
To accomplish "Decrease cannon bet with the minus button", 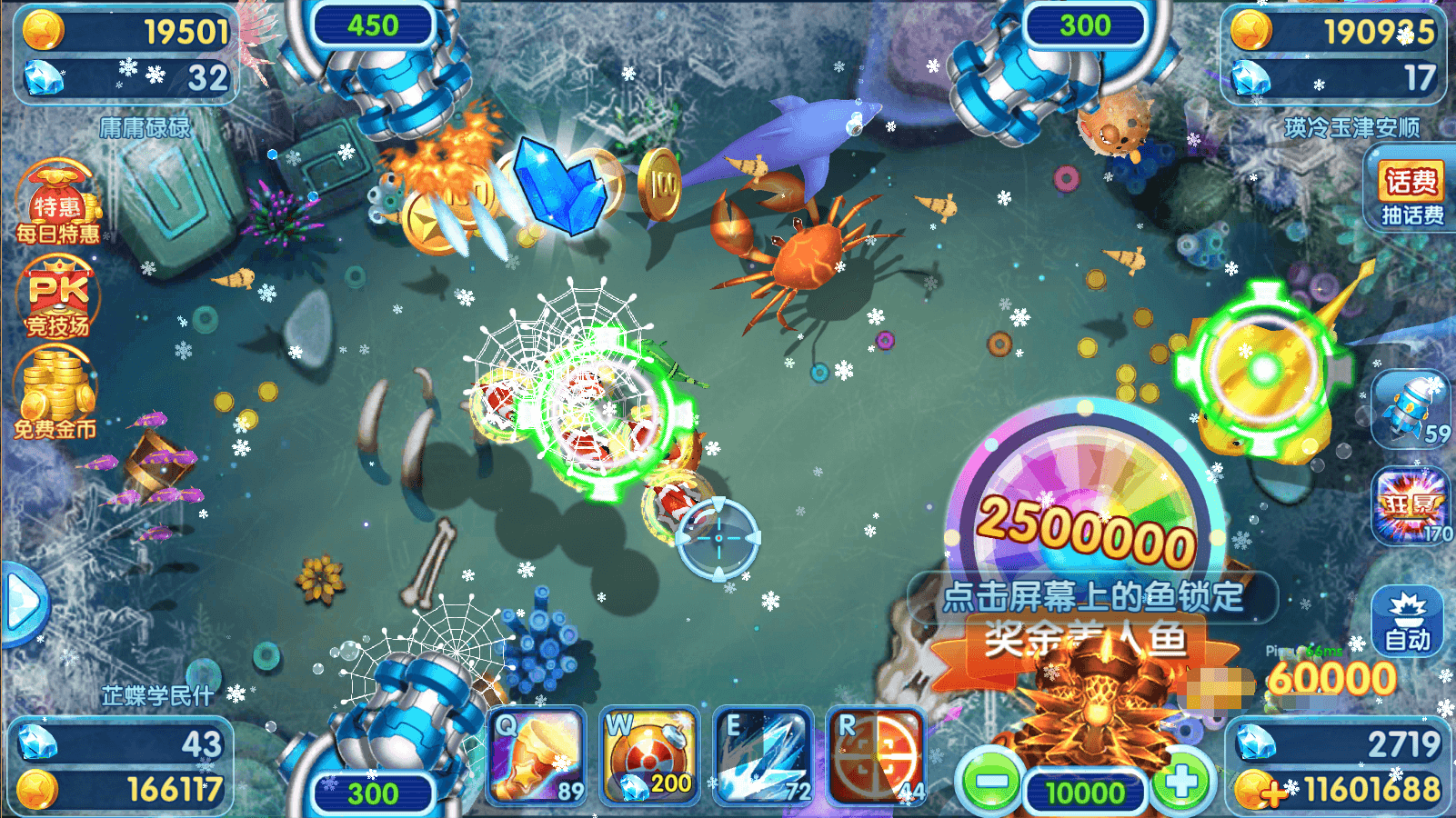I will (x=990, y=781).
